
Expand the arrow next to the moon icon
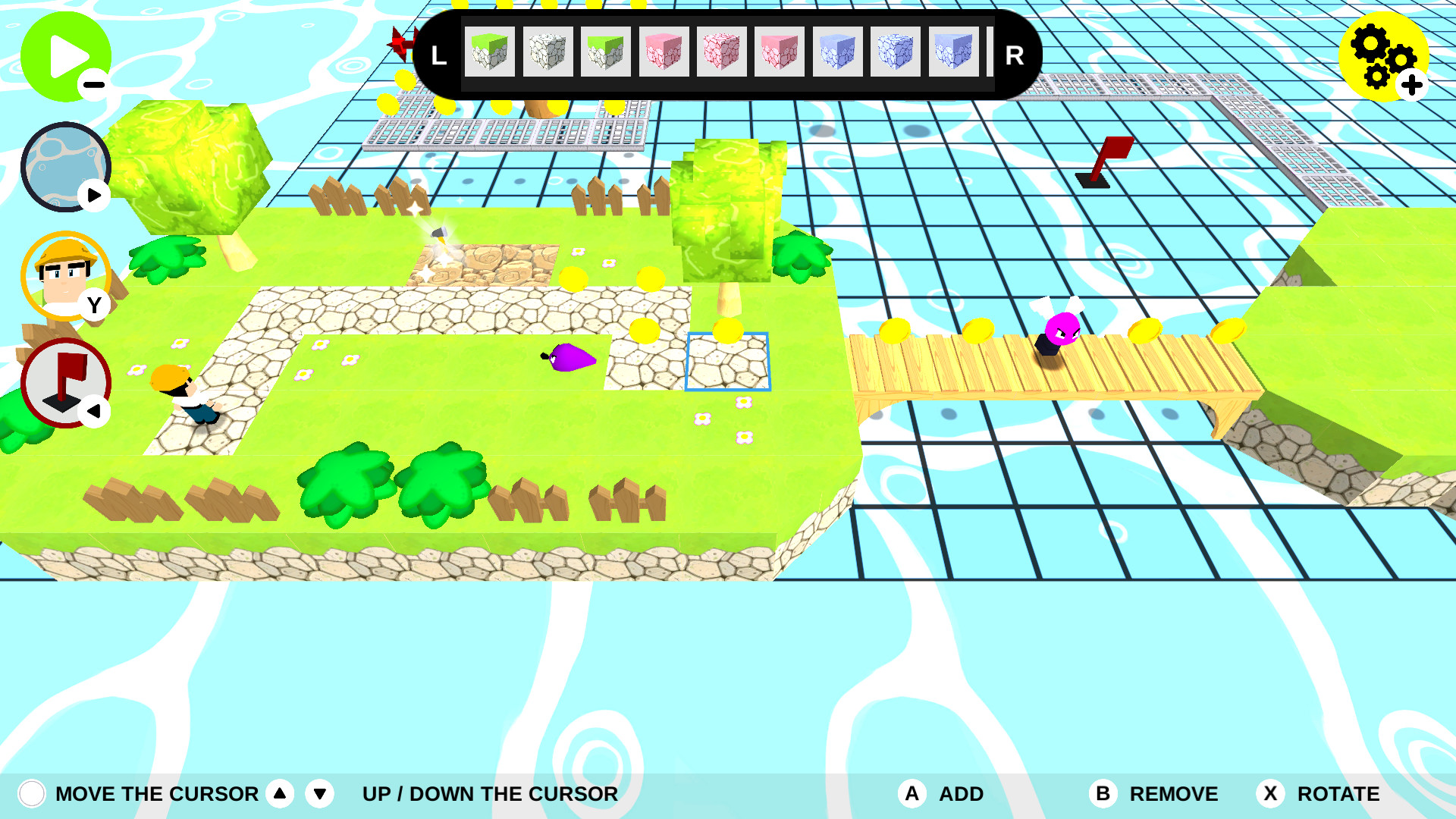pos(94,195)
